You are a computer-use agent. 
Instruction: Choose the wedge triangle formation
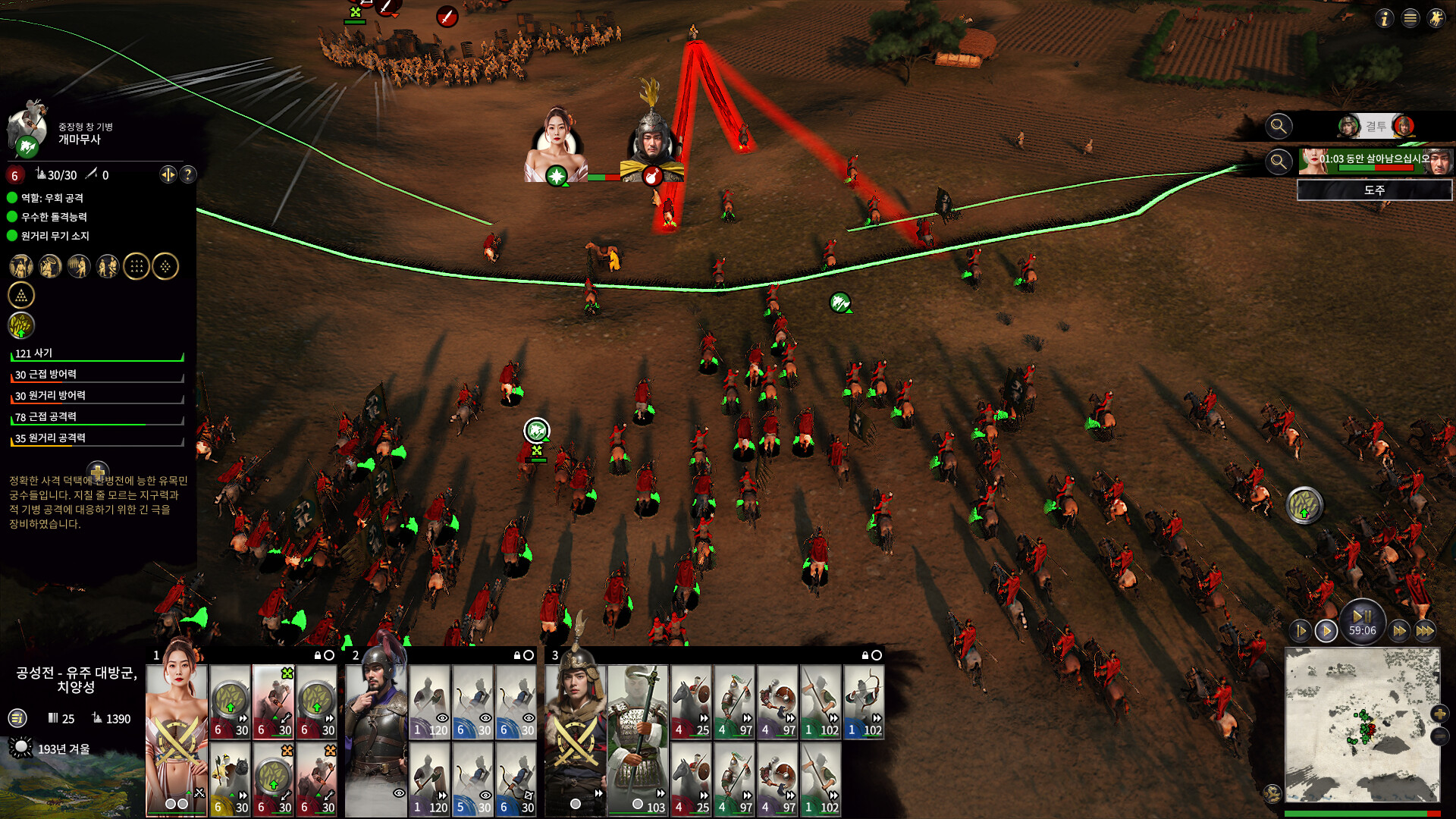click(21, 295)
